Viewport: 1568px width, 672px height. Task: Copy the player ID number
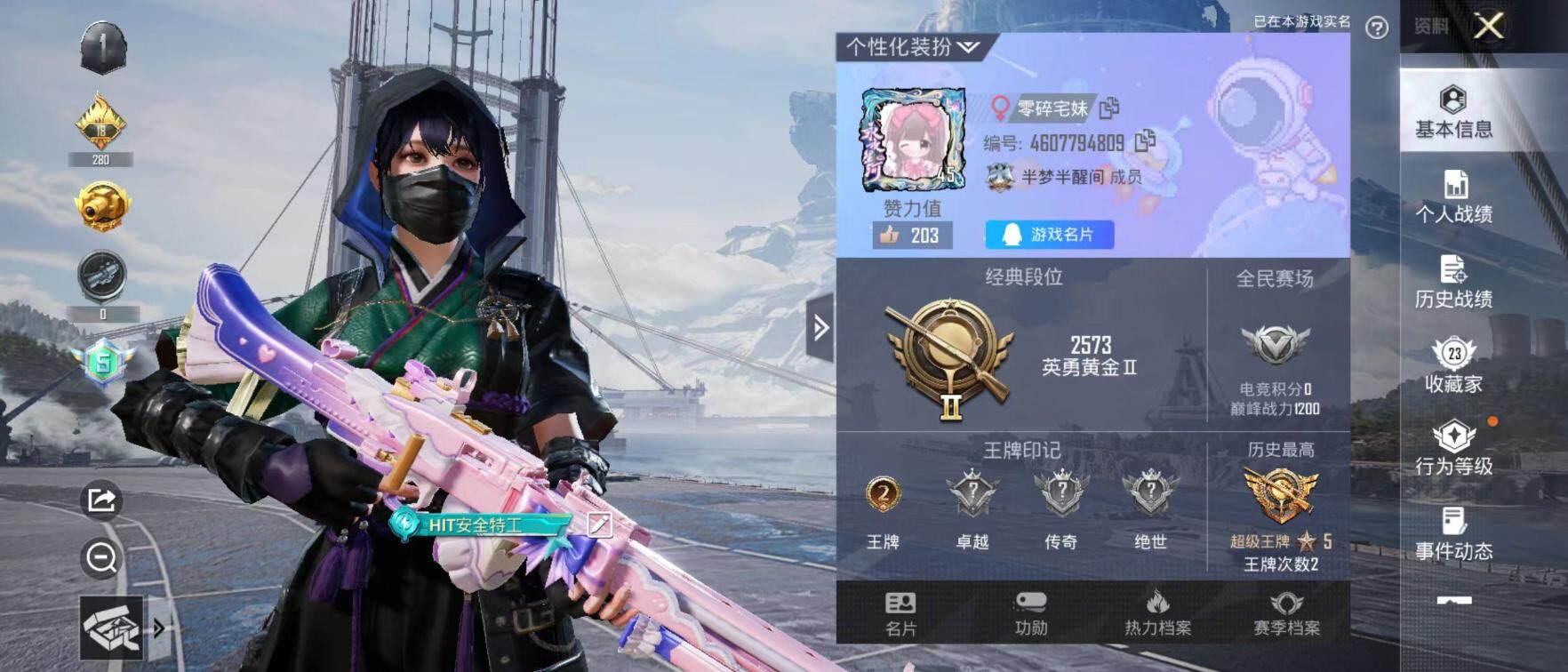(1145, 140)
